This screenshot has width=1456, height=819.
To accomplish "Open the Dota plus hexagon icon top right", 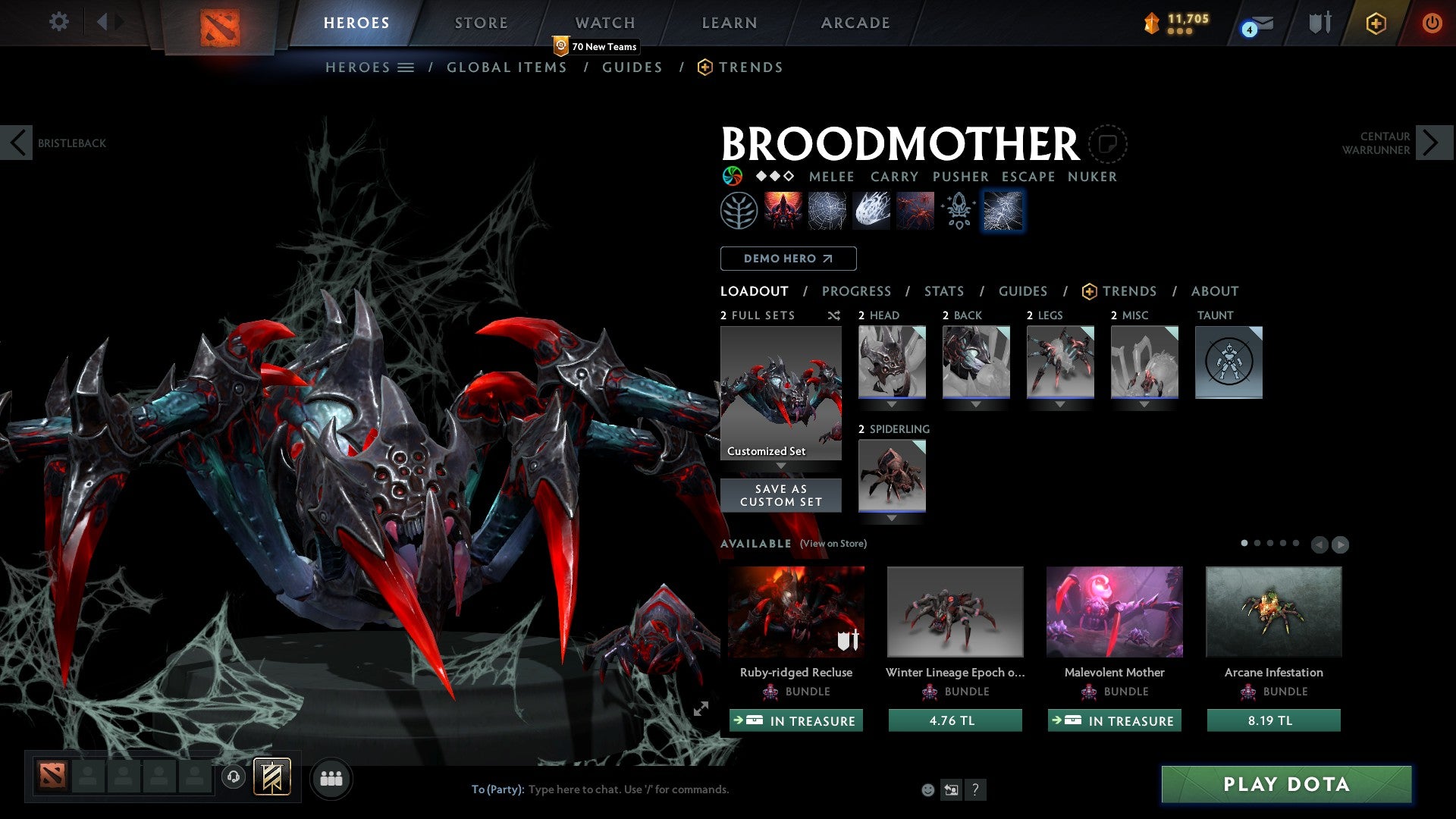I will (x=1375, y=23).
